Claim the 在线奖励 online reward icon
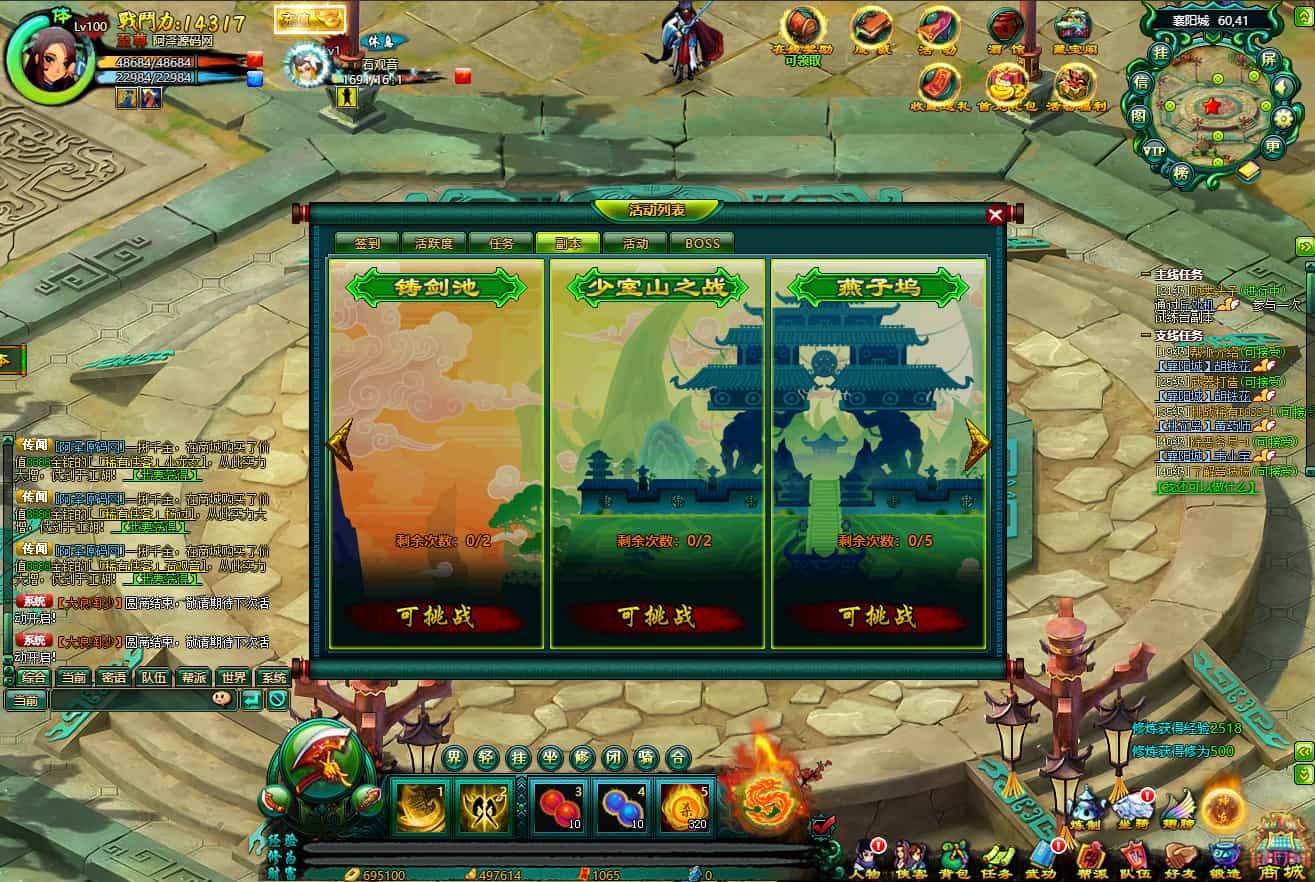 pos(802,28)
